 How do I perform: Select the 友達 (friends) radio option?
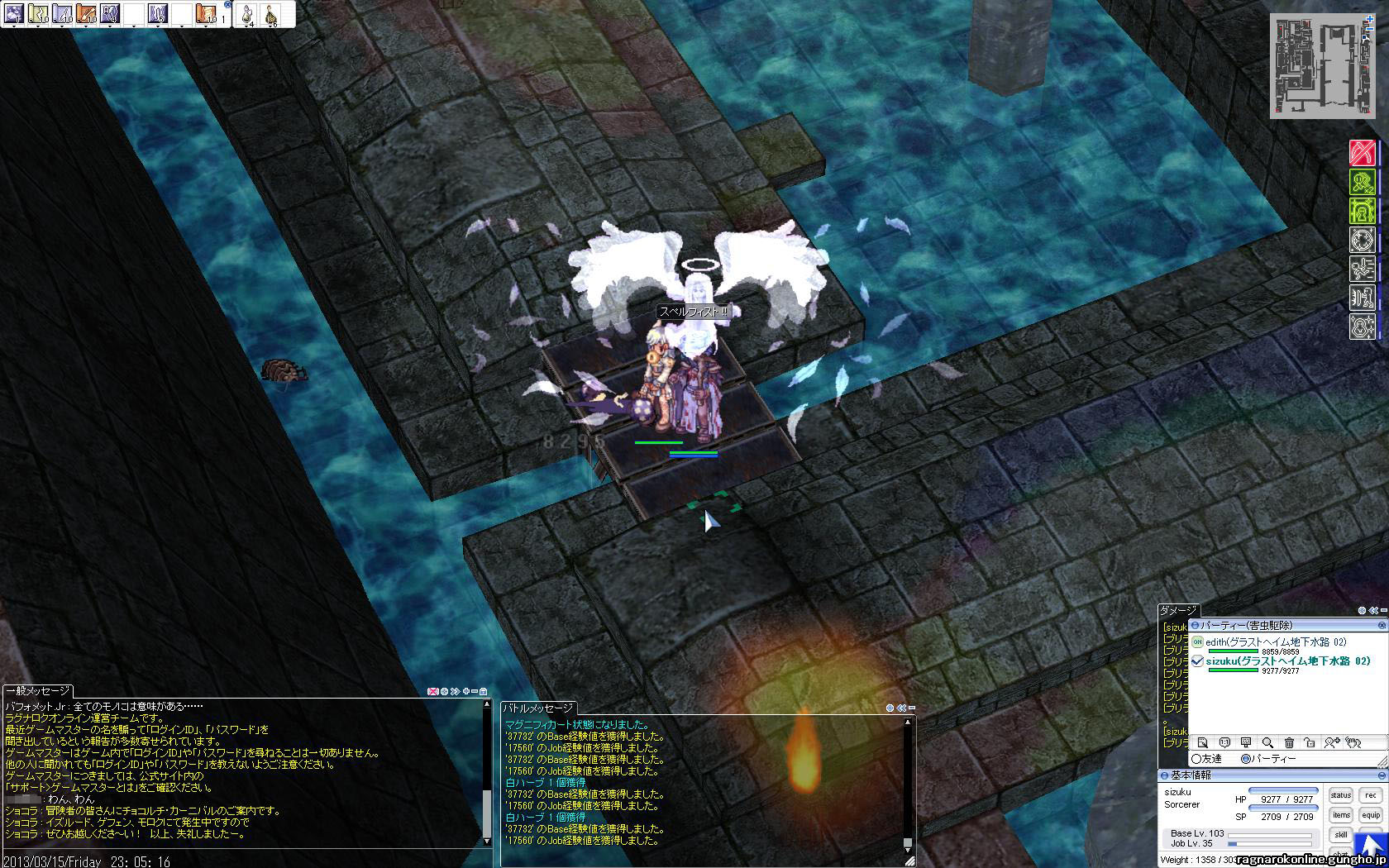point(1196,759)
